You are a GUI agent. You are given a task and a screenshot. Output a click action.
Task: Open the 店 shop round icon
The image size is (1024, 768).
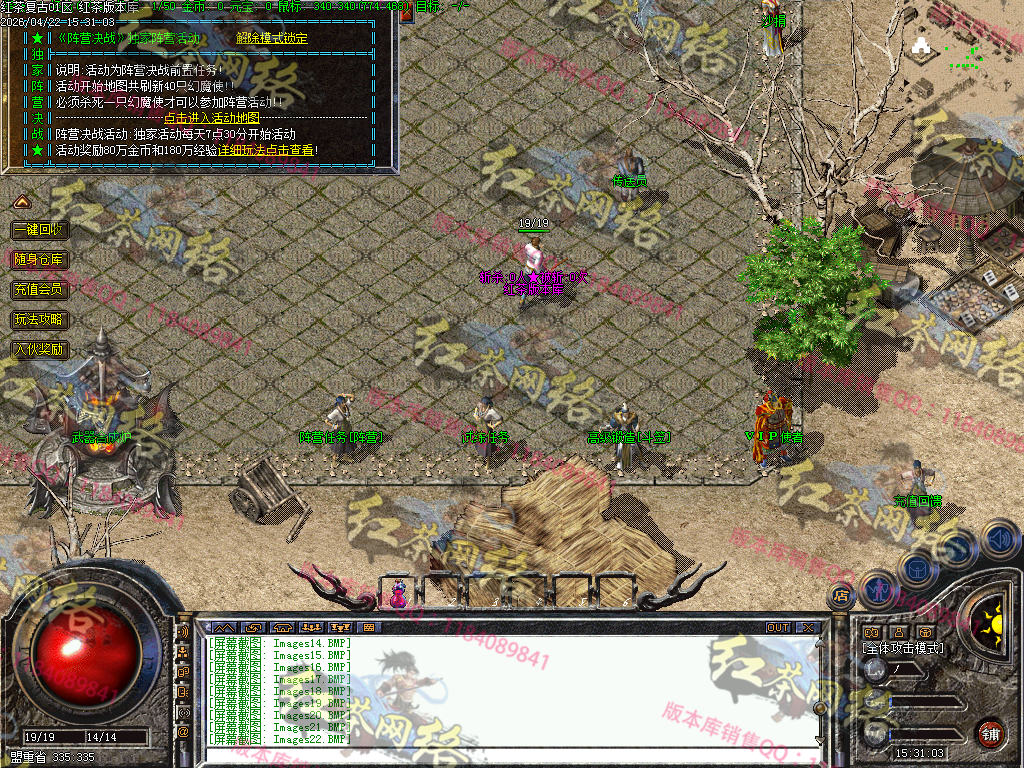(840, 594)
